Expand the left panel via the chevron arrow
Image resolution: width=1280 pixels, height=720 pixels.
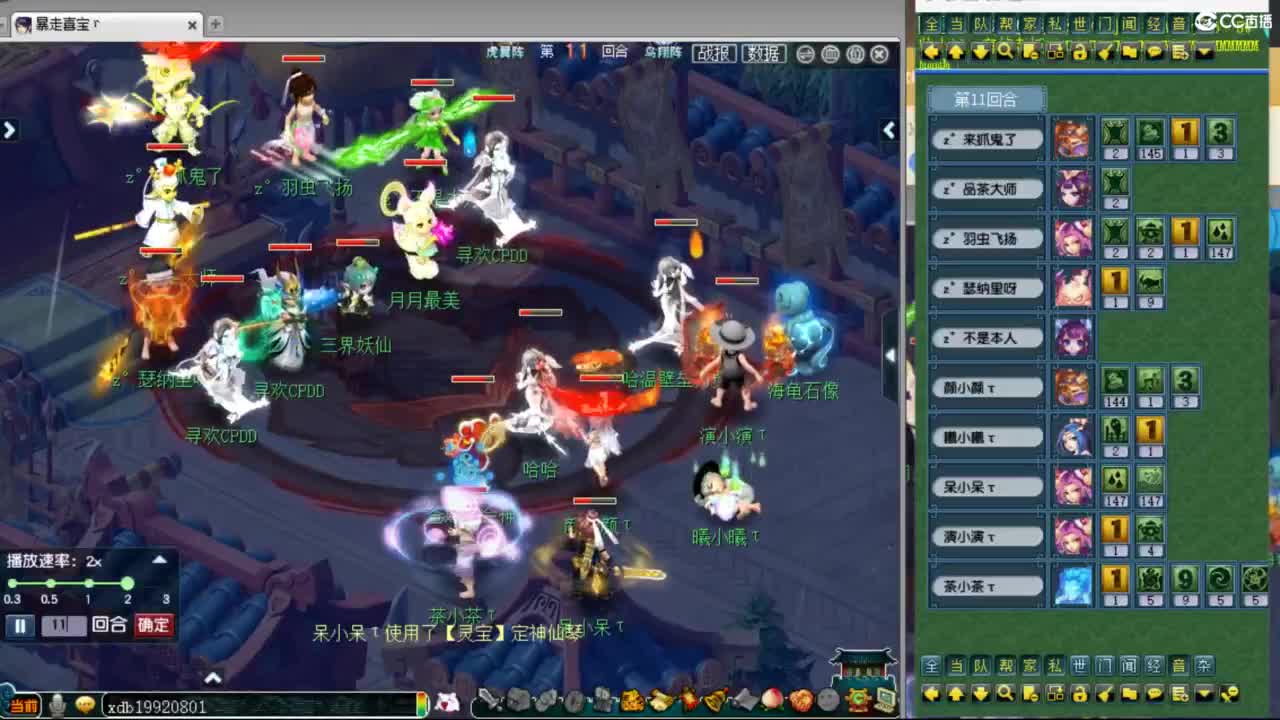[x=10, y=130]
